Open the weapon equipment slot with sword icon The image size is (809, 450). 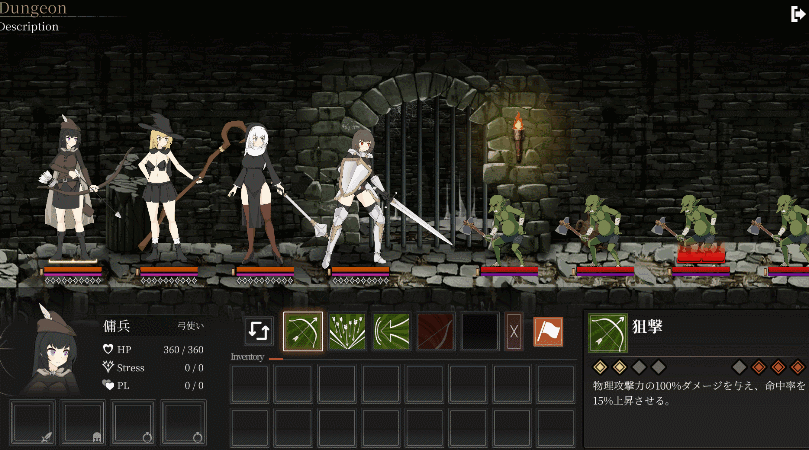click(34, 422)
